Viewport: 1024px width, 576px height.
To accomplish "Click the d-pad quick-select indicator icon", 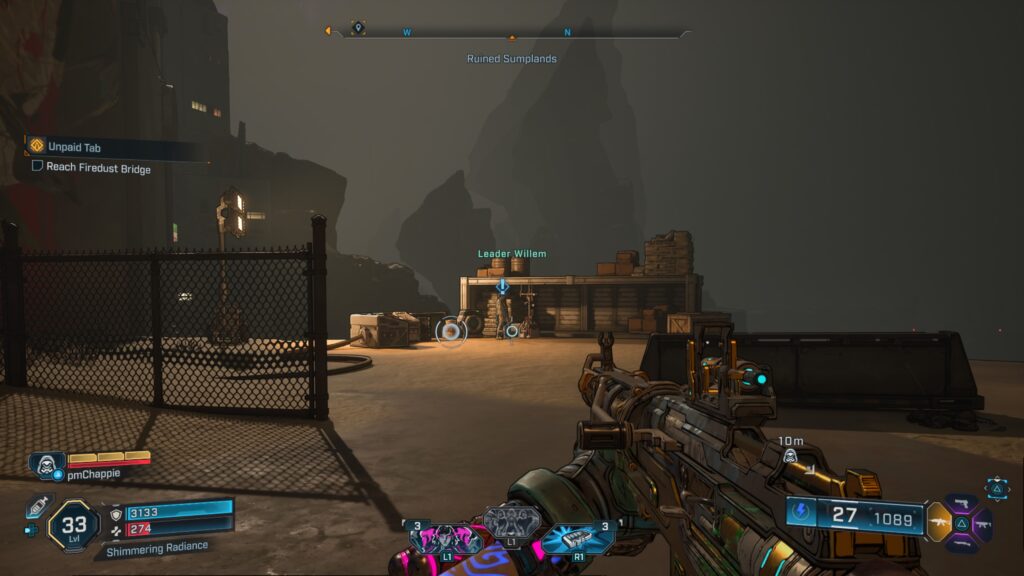I will [x=997, y=487].
